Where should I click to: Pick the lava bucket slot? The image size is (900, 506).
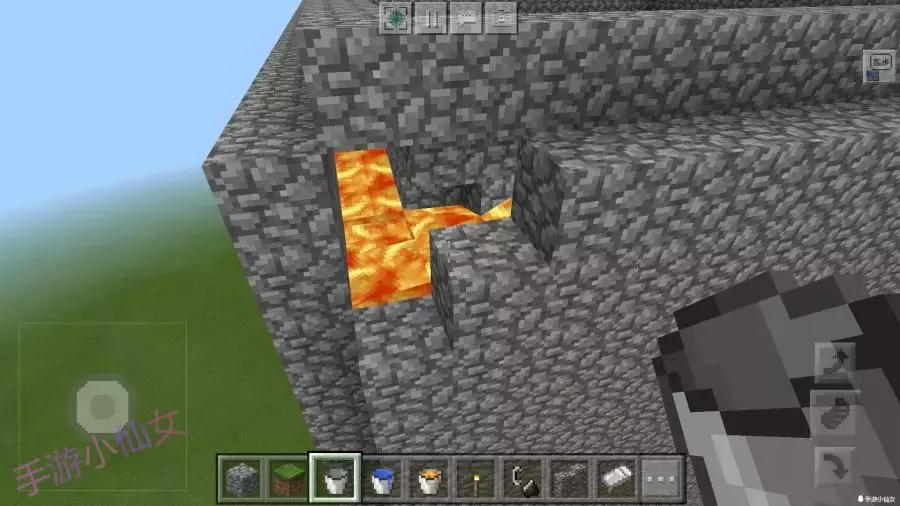431,478
